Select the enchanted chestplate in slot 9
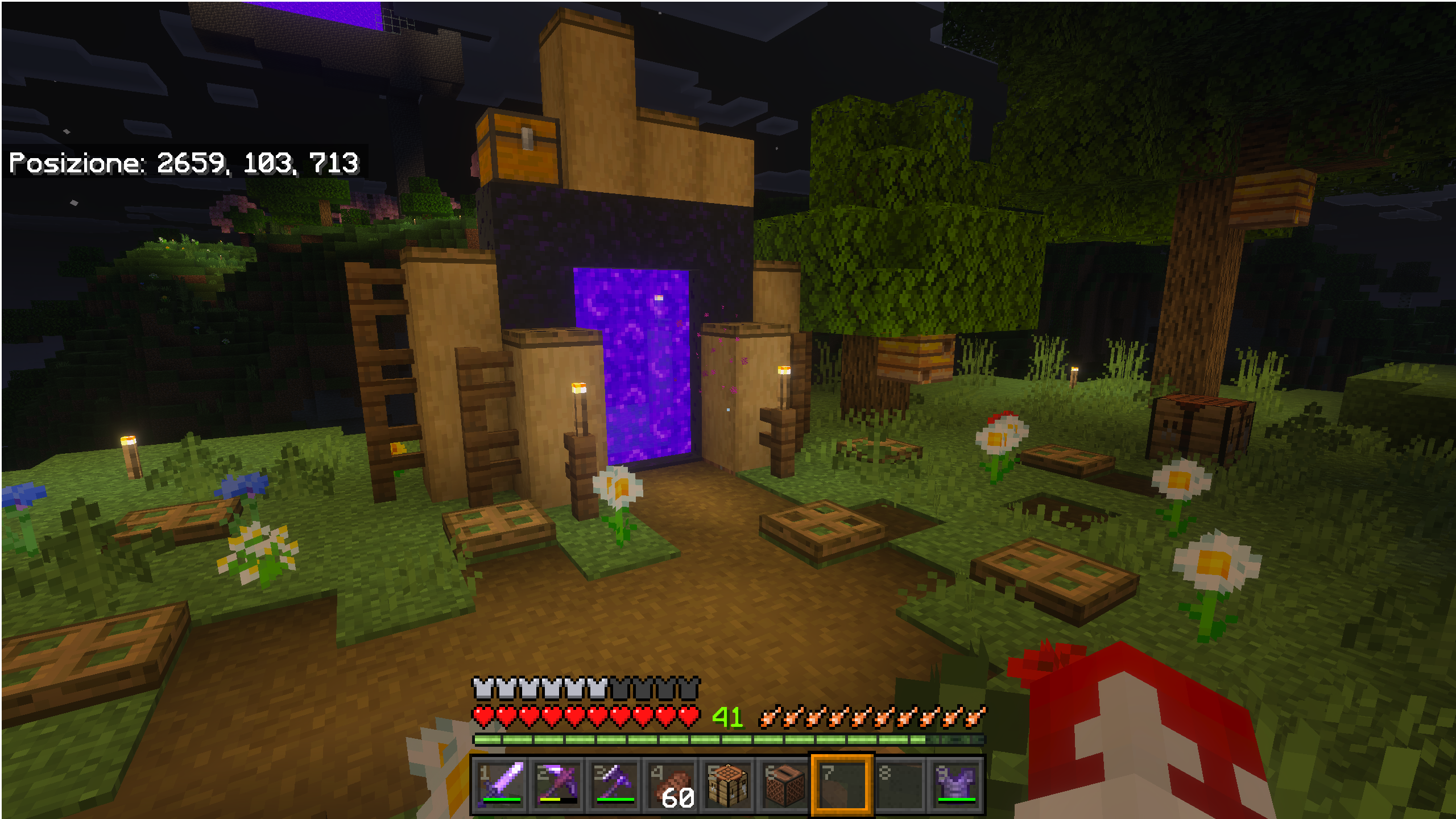The image size is (1456, 819). 956,785
